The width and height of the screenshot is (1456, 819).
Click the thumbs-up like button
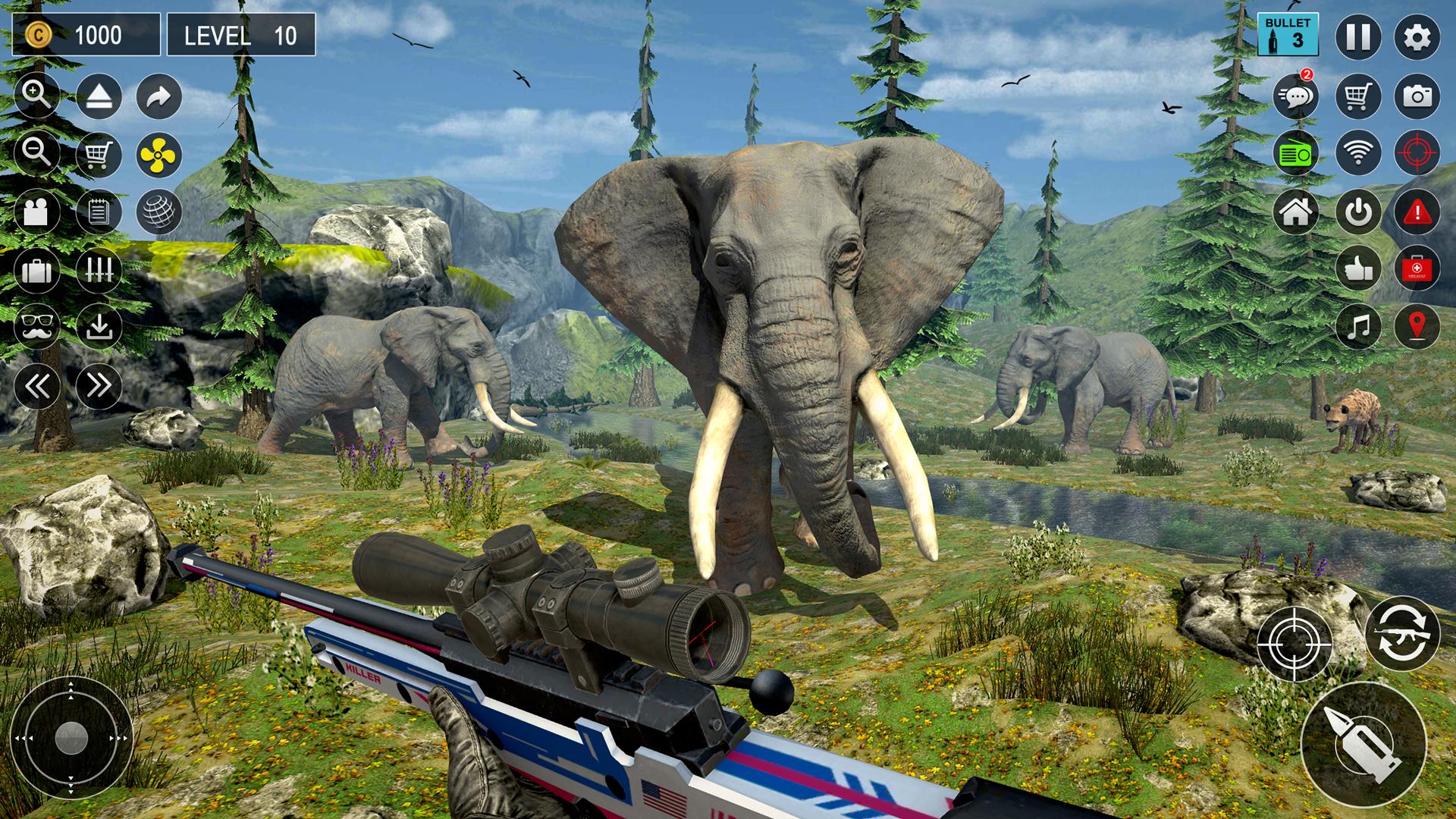(x=1357, y=268)
